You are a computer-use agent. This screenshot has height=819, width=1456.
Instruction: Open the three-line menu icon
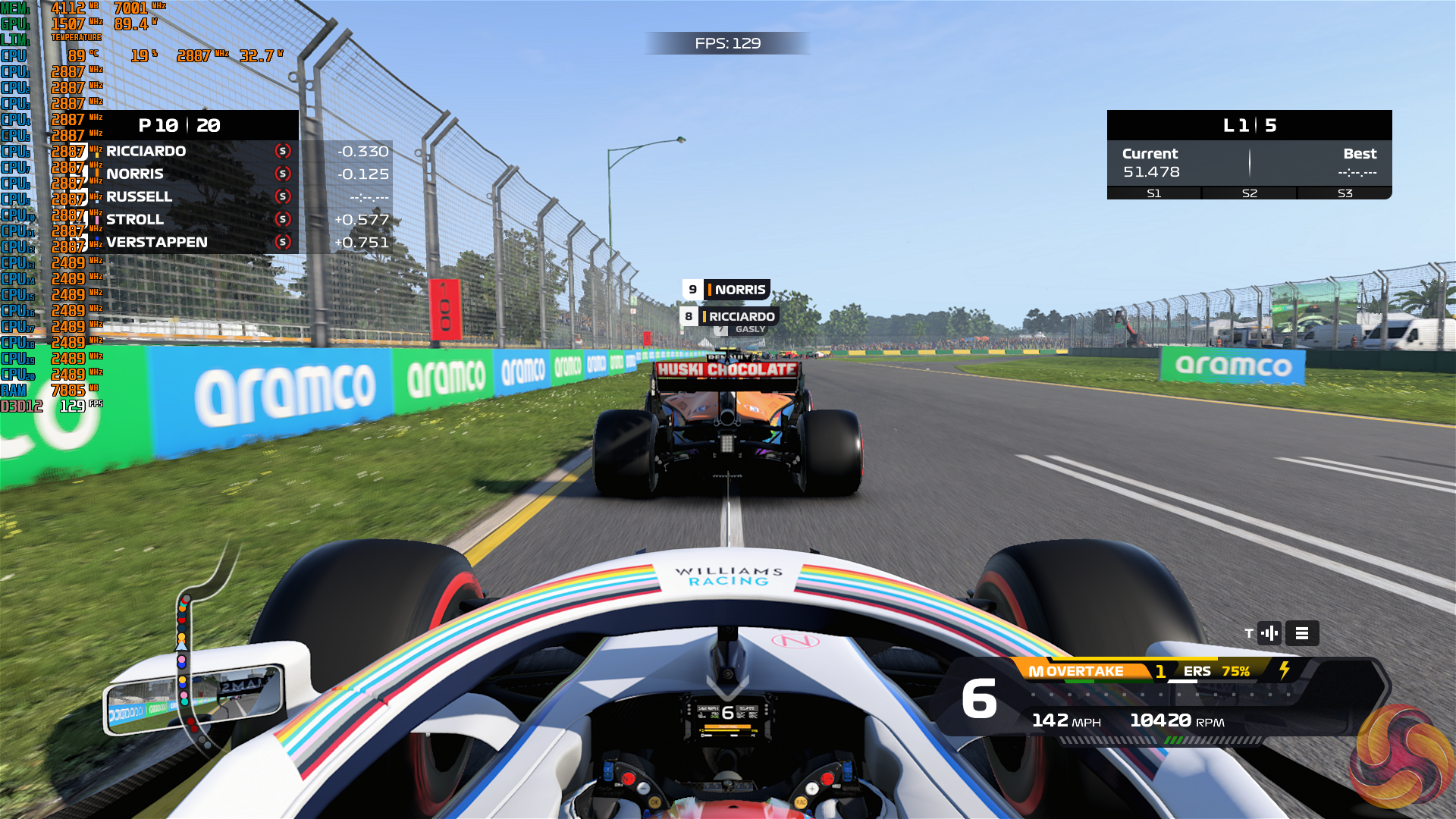1302,633
